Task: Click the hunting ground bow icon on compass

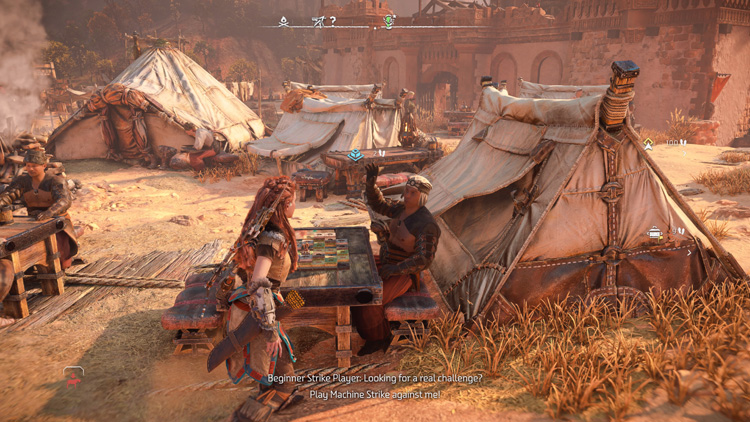Action: click(318, 21)
